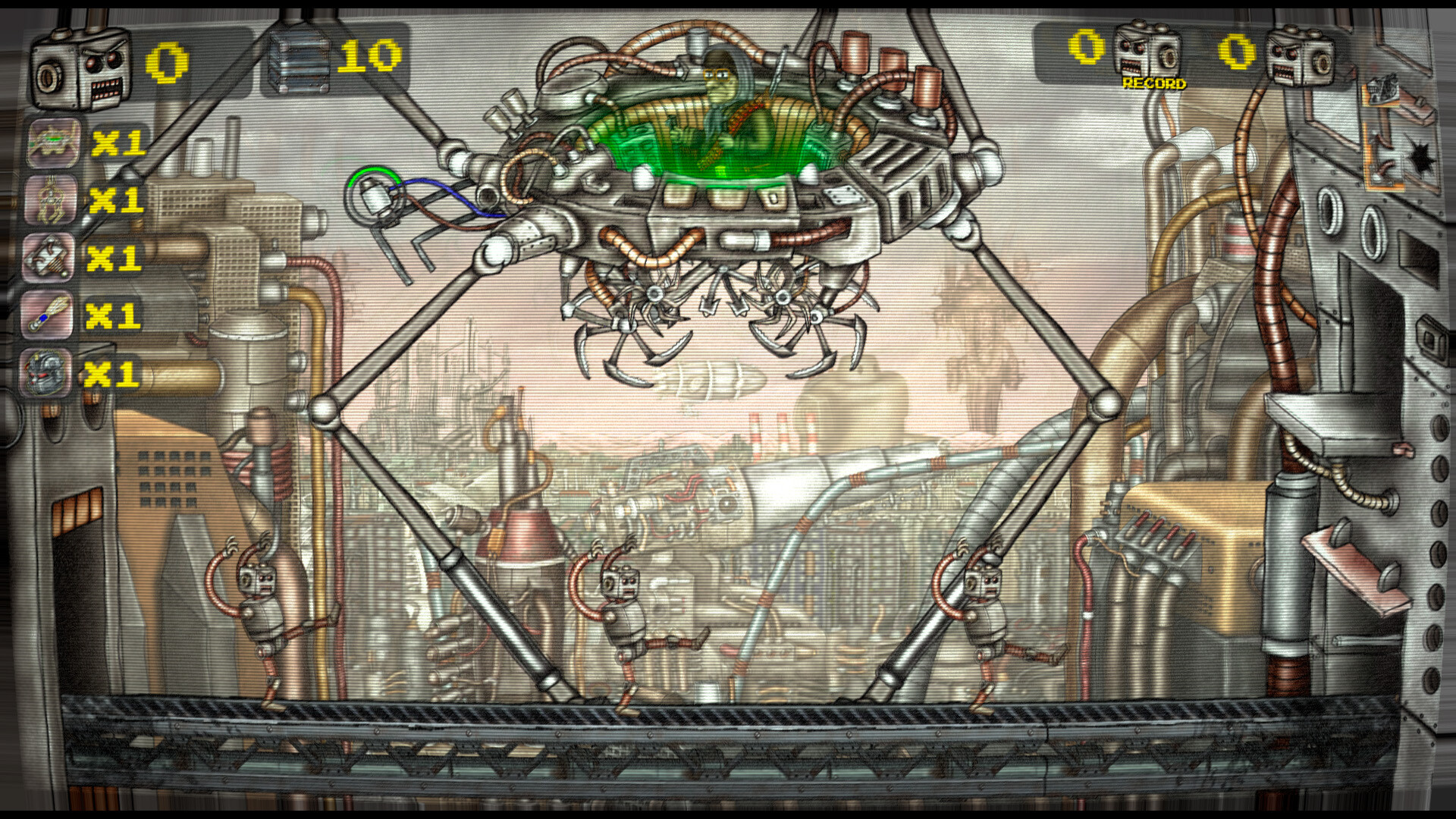Select the winch trap item icon
1456x819 pixels.
[49, 258]
